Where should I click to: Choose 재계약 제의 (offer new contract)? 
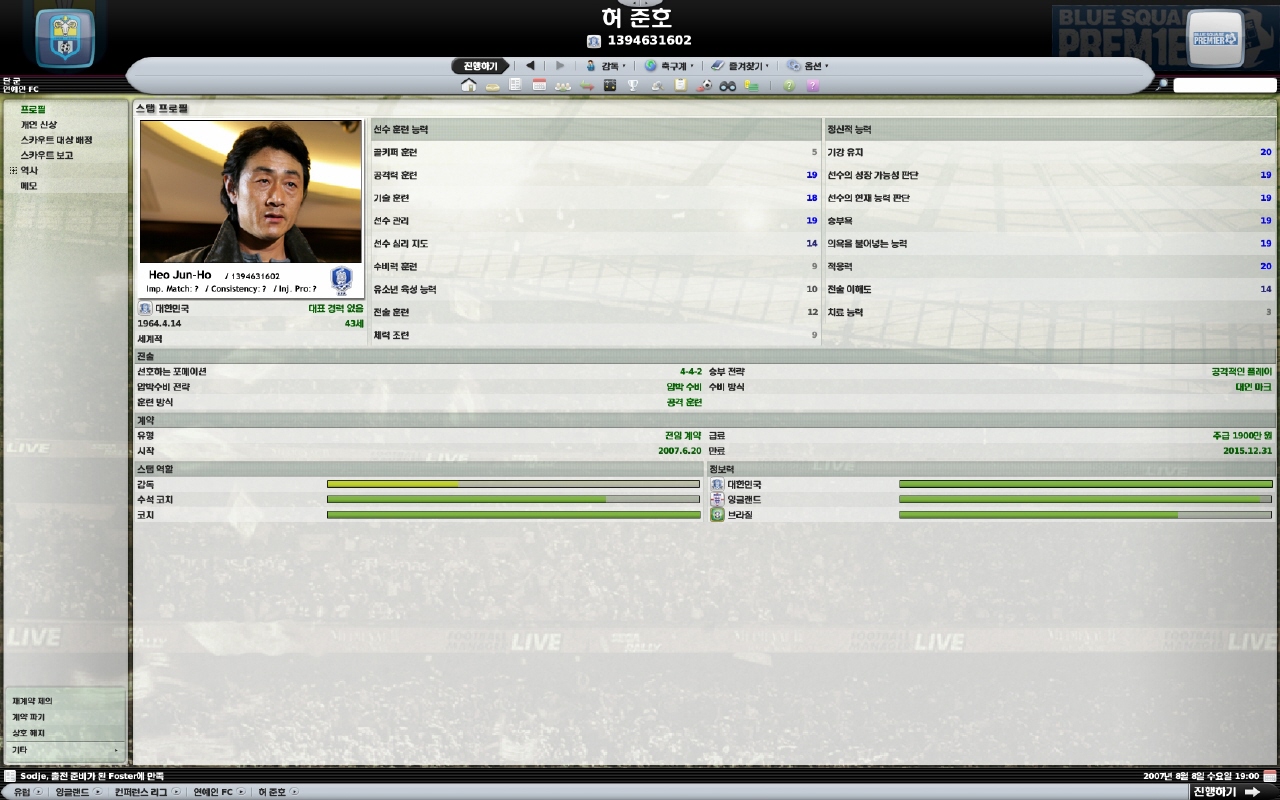(x=33, y=701)
